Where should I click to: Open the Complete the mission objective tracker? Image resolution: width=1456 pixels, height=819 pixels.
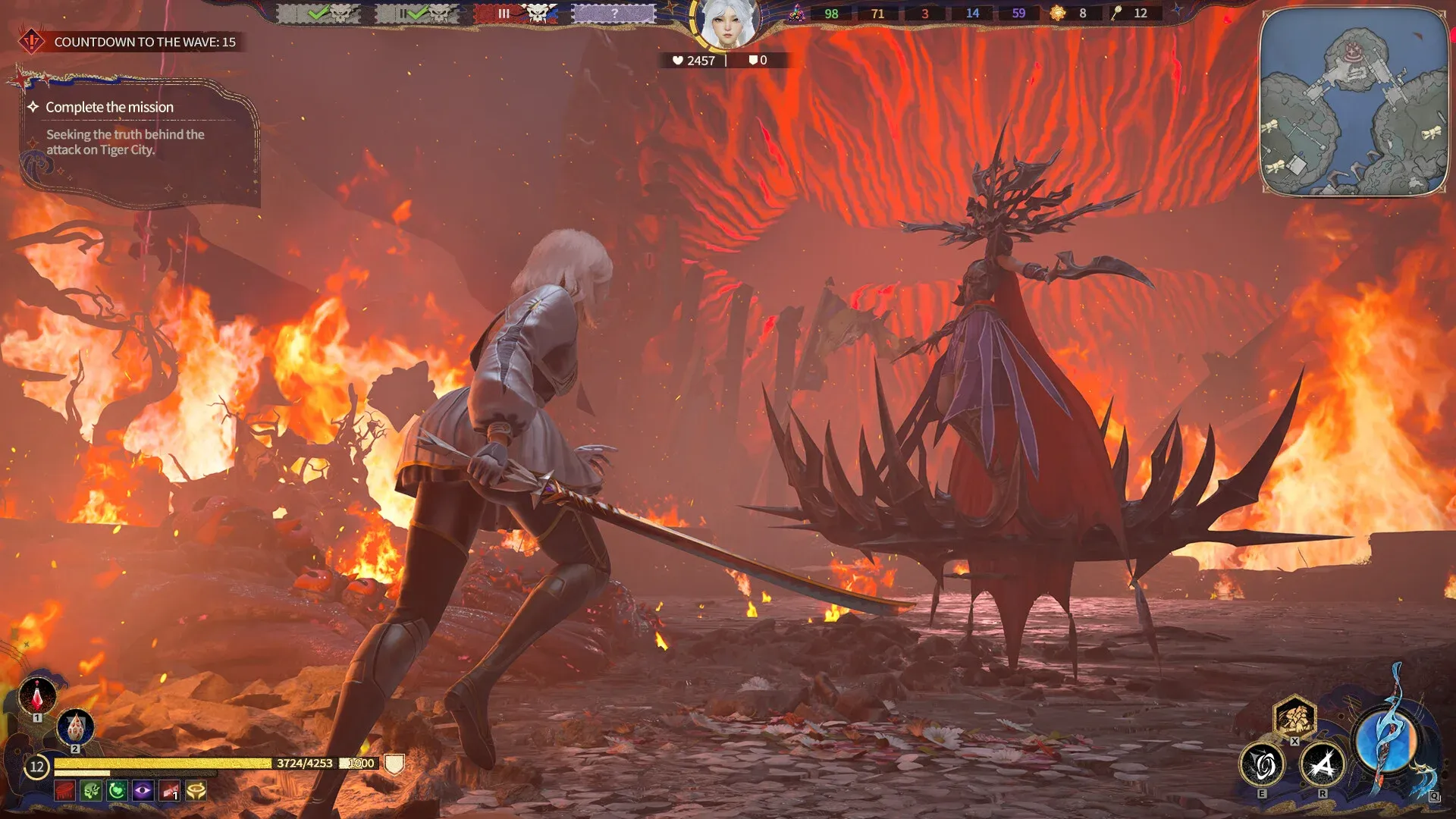pos(110,108)
